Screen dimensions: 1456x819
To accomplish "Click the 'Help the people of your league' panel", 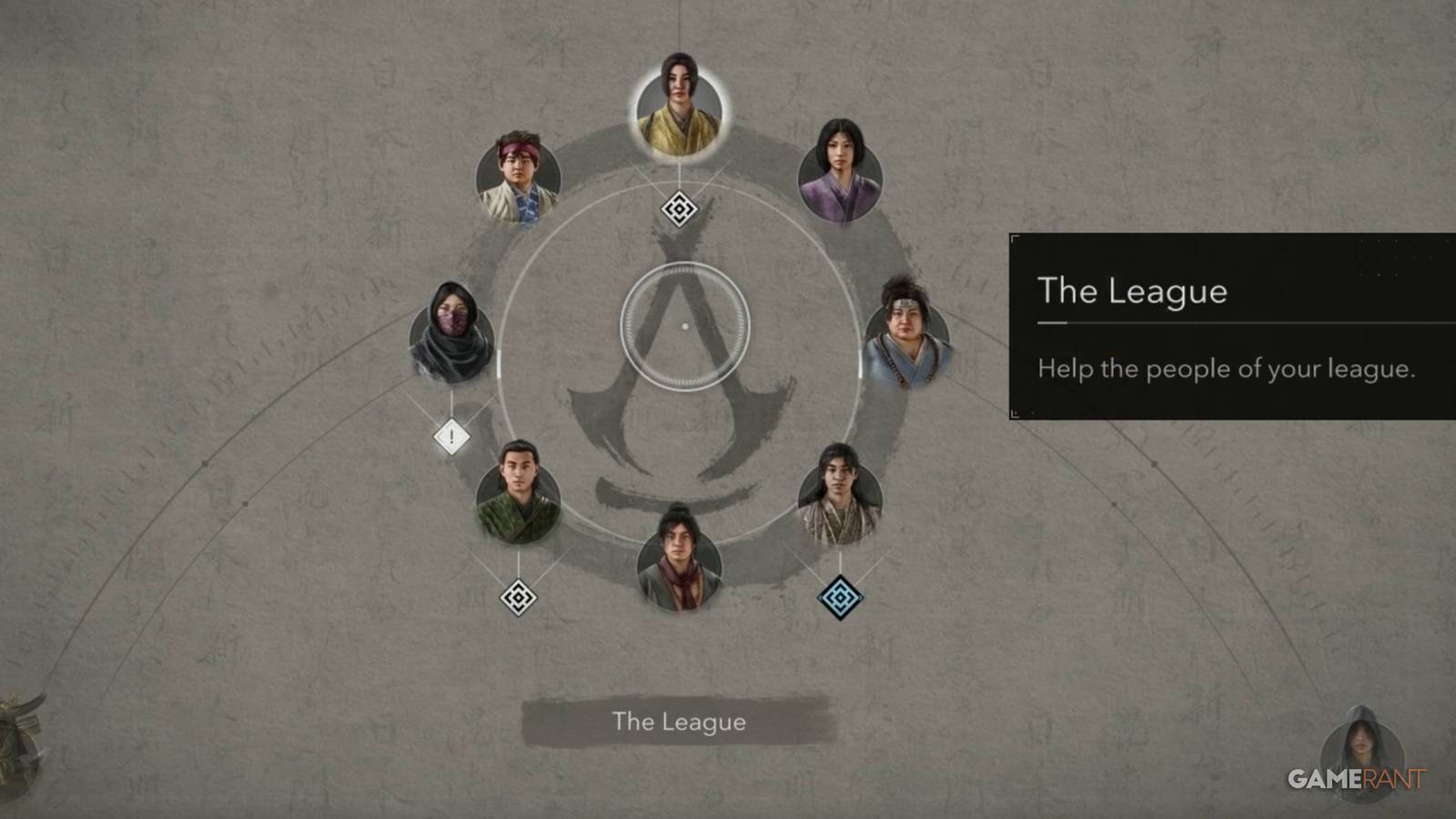I will [1226, 369].
